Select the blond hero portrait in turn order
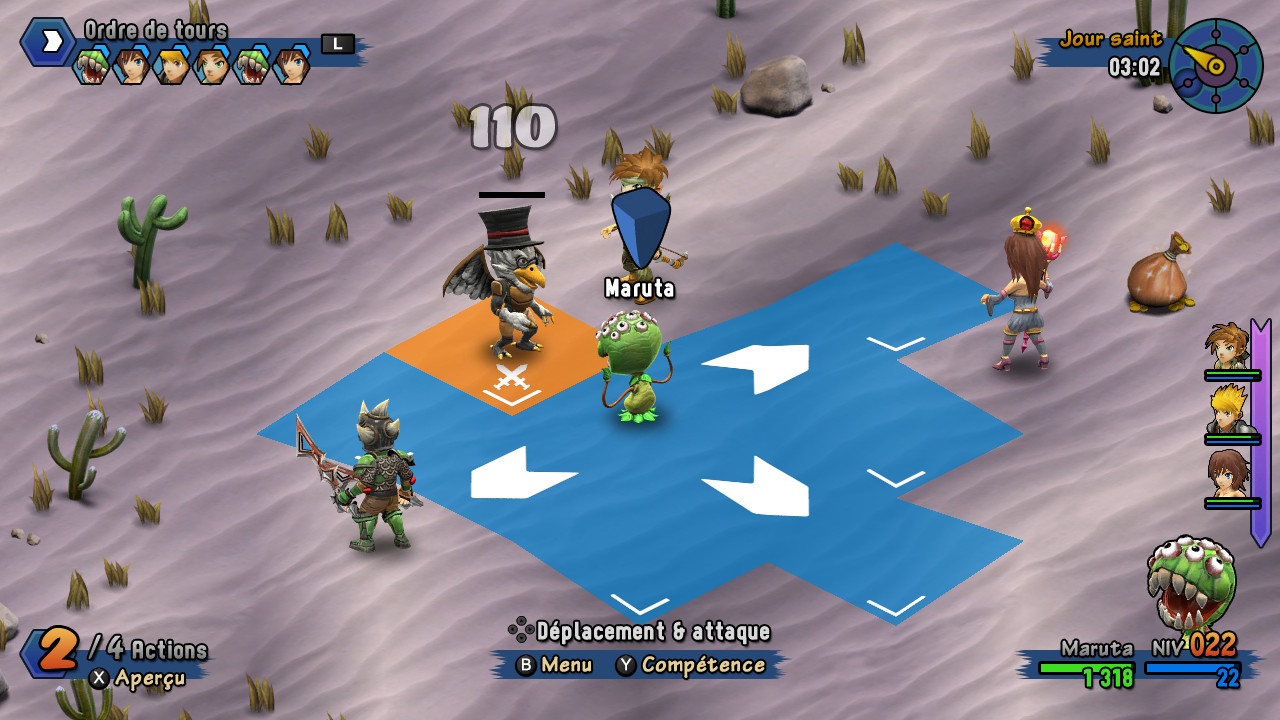The height and width of the screenshot is (720, 1280). (171, 66)
